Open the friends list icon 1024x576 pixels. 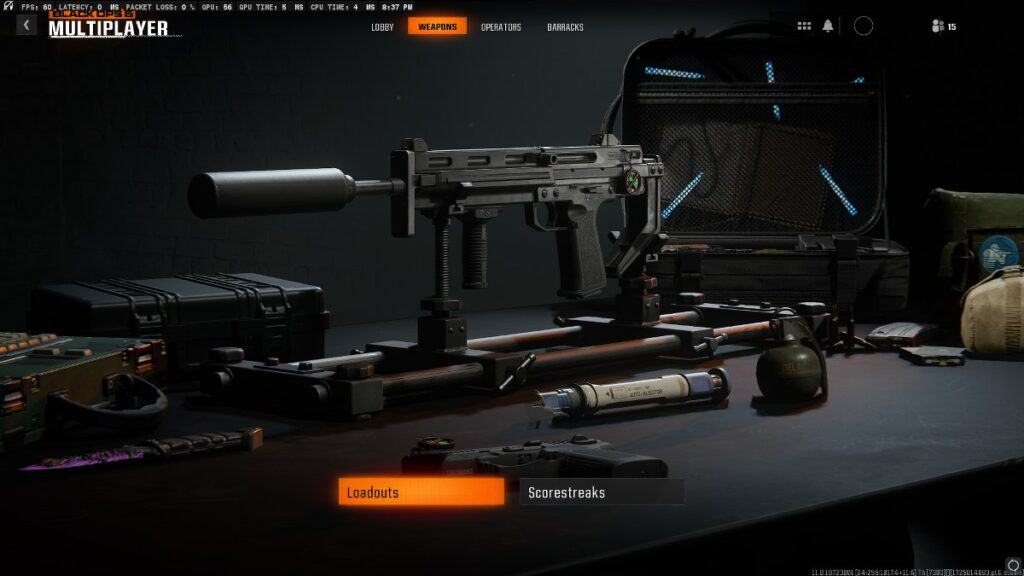938,26
